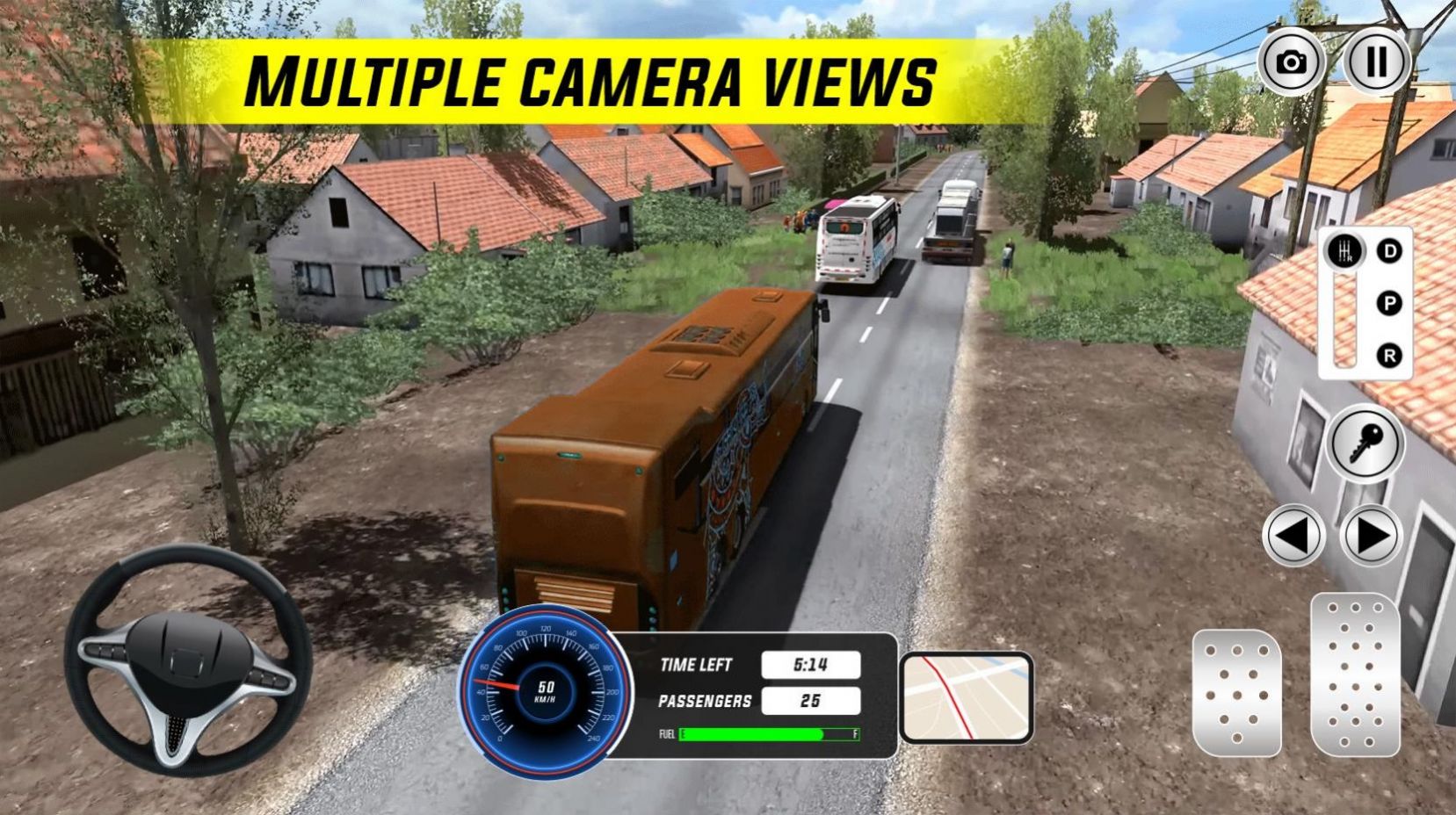Select the TIME LEFT label

point(696,665)
